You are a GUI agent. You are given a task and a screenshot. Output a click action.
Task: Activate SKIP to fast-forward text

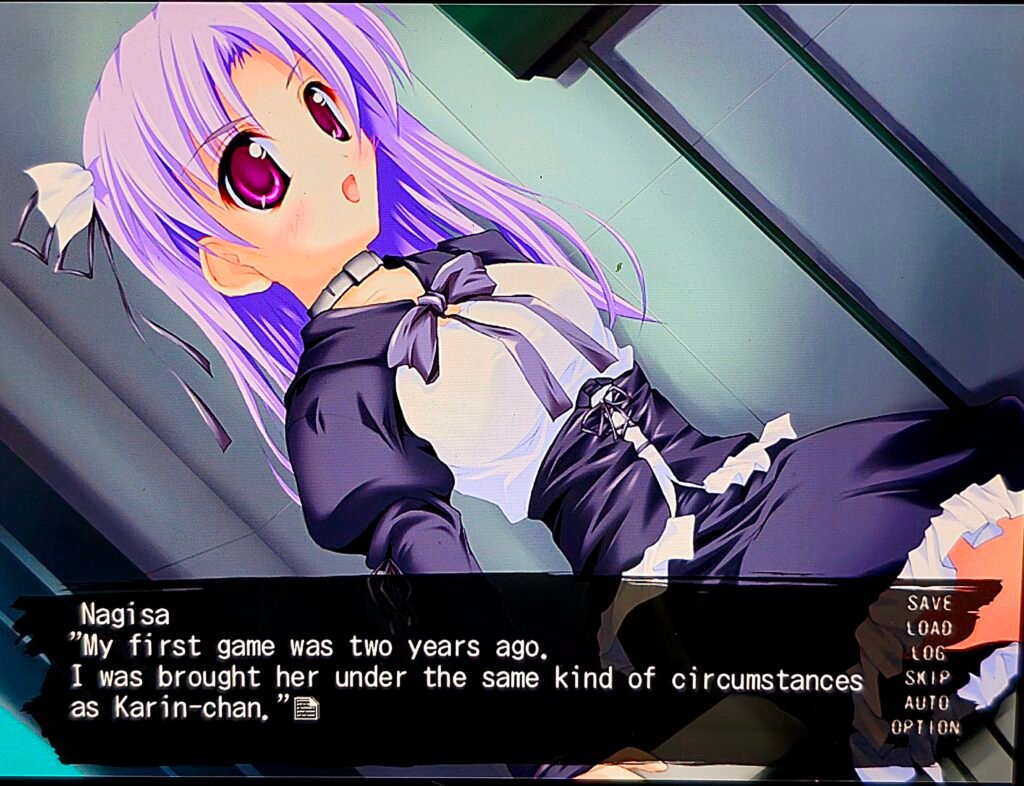point(928,678)
